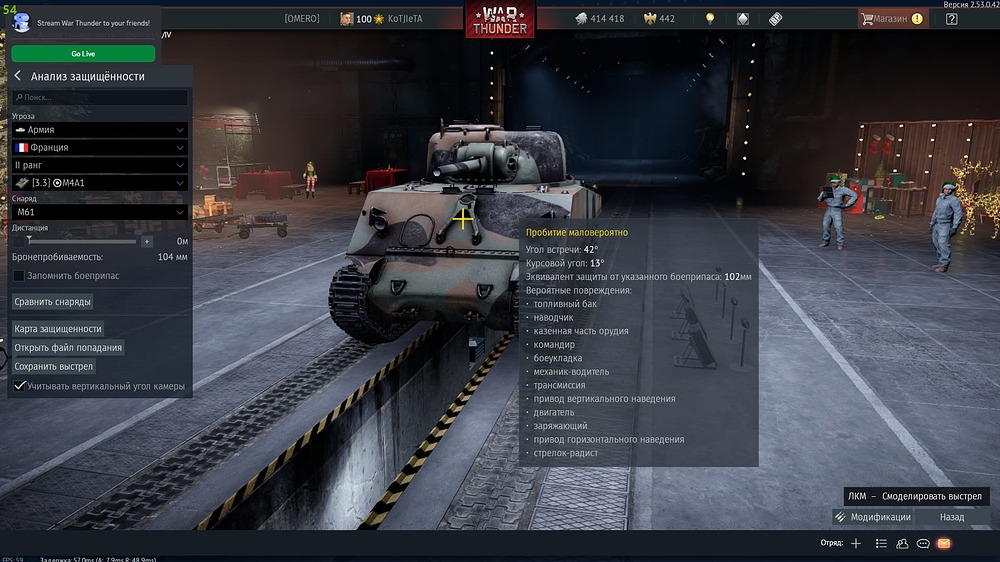
Task: Increase distance with the plus stepper
Action: point(147,241)
